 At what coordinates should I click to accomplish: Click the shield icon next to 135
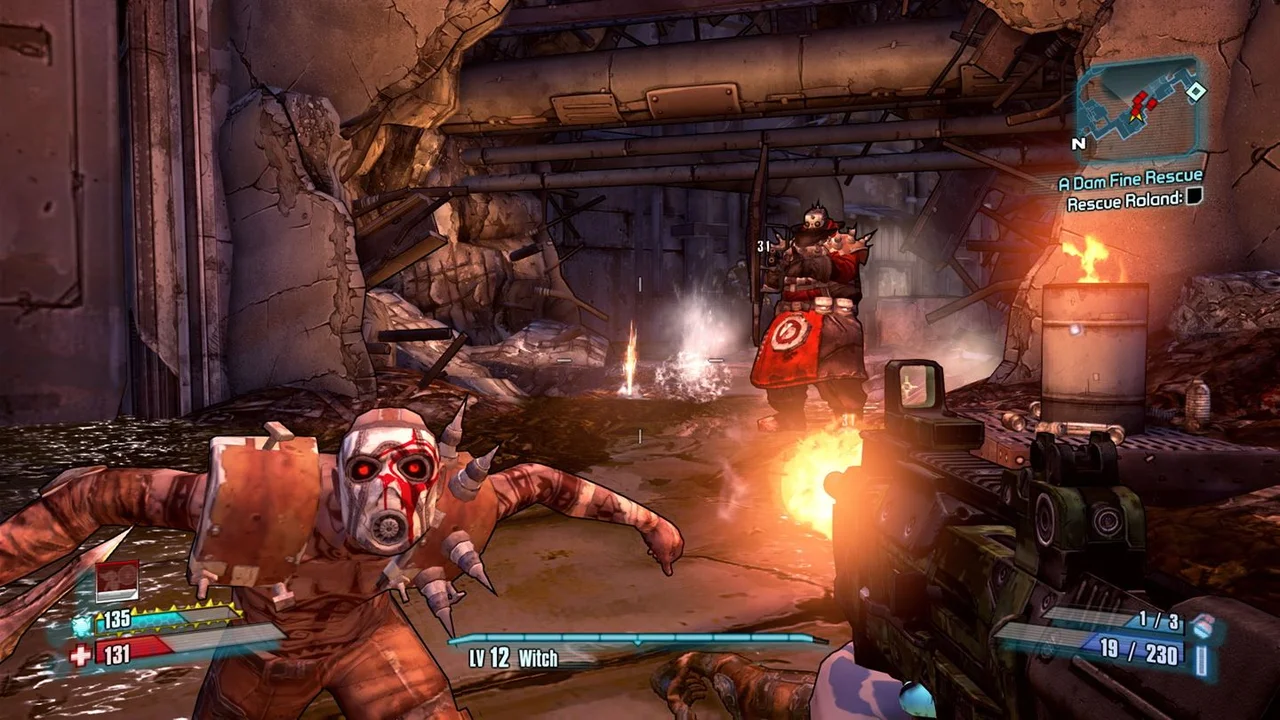click(x=82, y=624)
